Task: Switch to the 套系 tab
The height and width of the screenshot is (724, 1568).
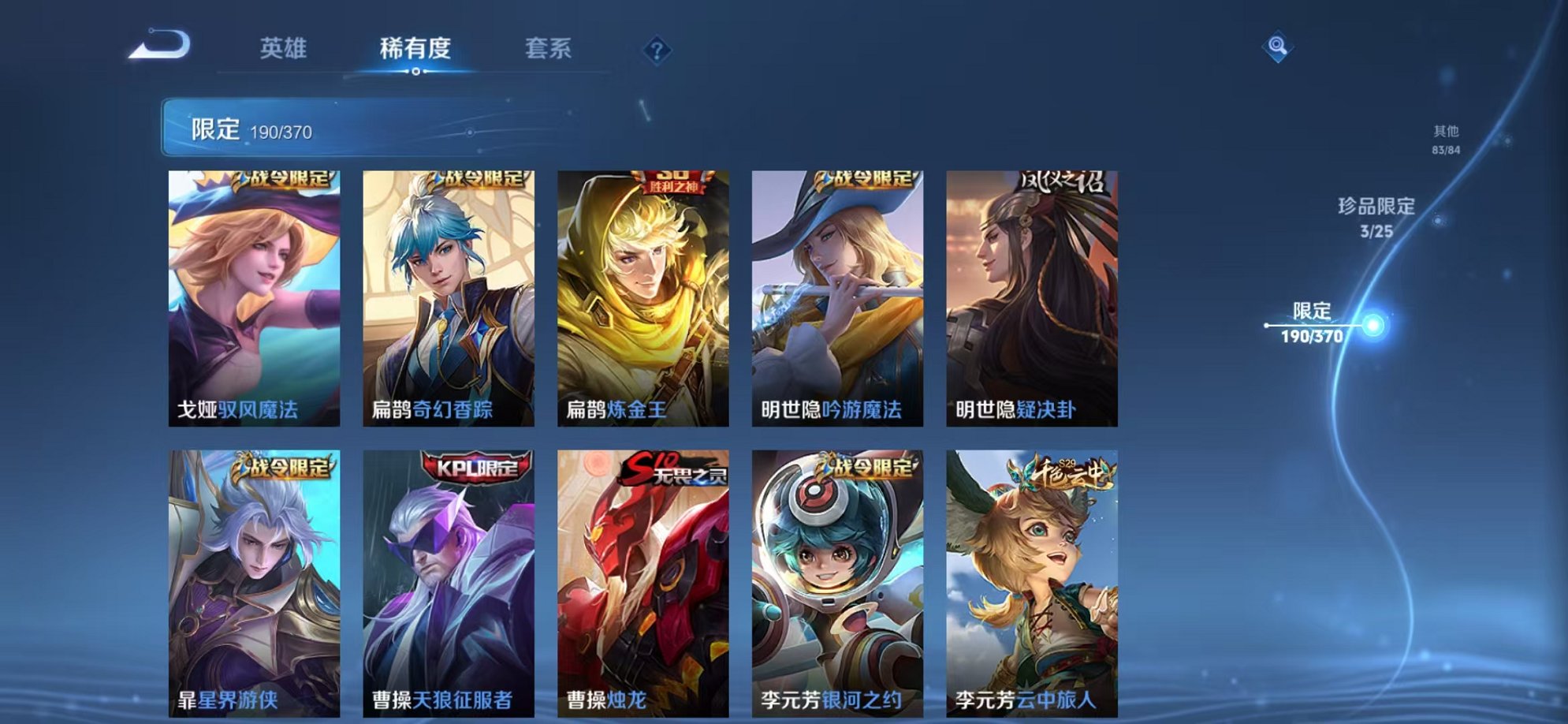Action: [549, 49]
